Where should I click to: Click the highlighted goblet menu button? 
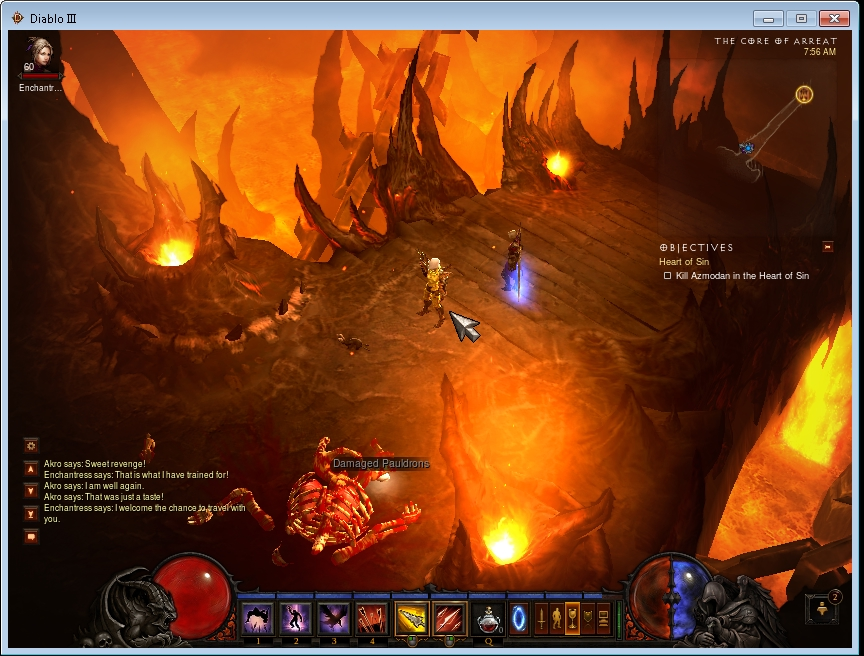click(572, 619)
